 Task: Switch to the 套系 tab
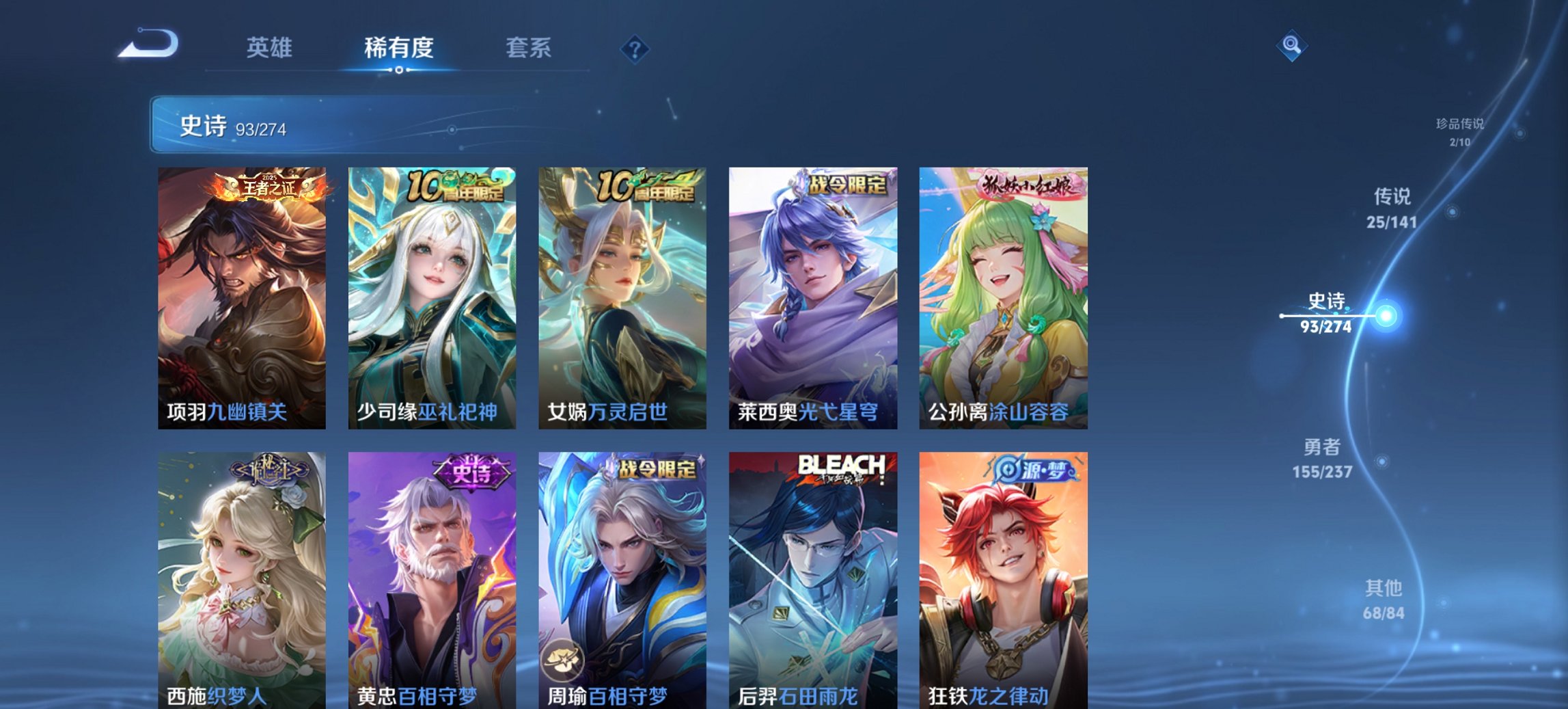529,48
